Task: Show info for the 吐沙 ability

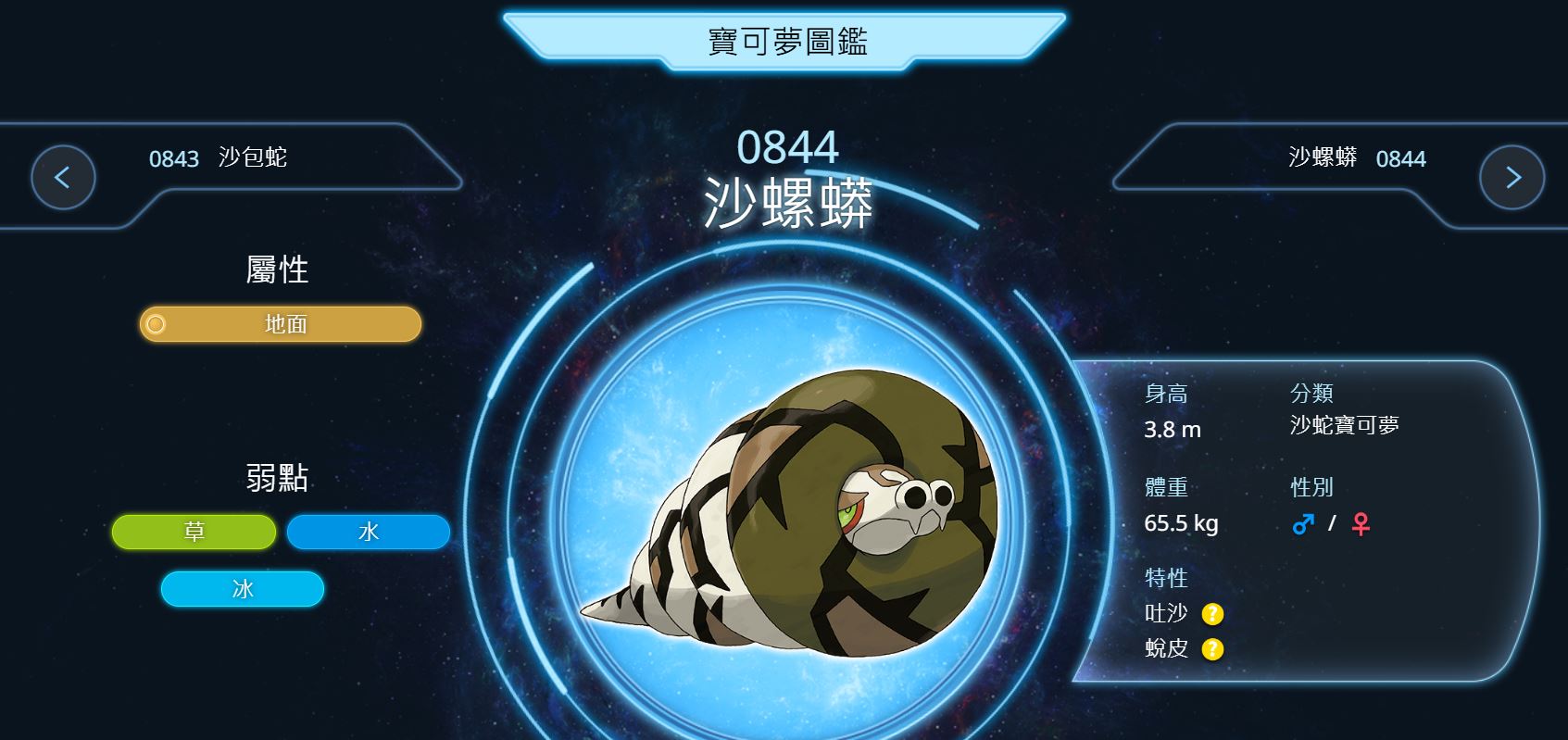Action: (1212, 614)
